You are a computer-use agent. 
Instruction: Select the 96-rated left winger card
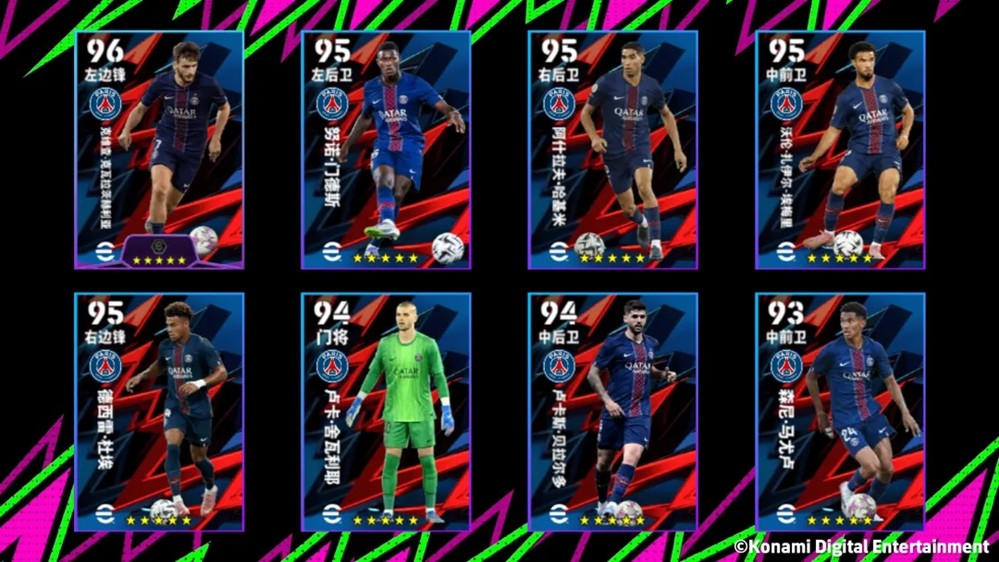tap(159, 150)
